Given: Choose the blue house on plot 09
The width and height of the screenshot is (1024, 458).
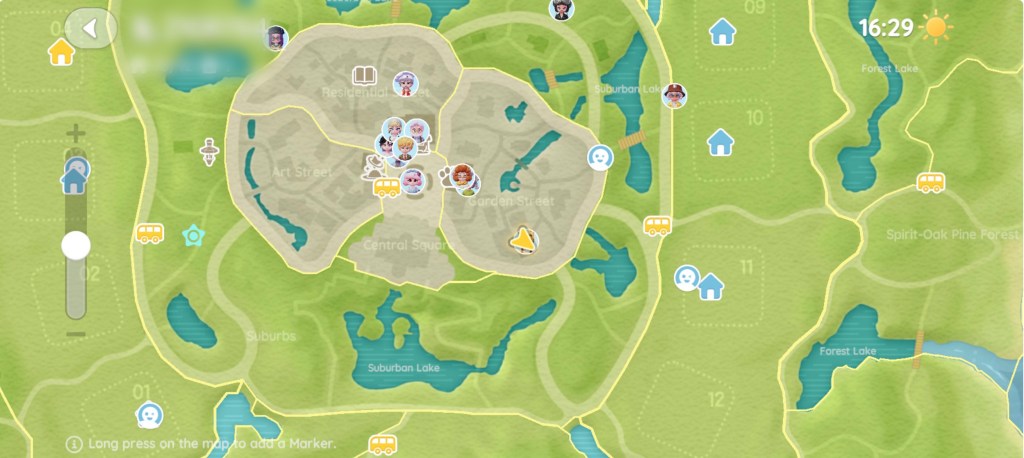Looking at the screenshot, I should (x=722, y=32).
